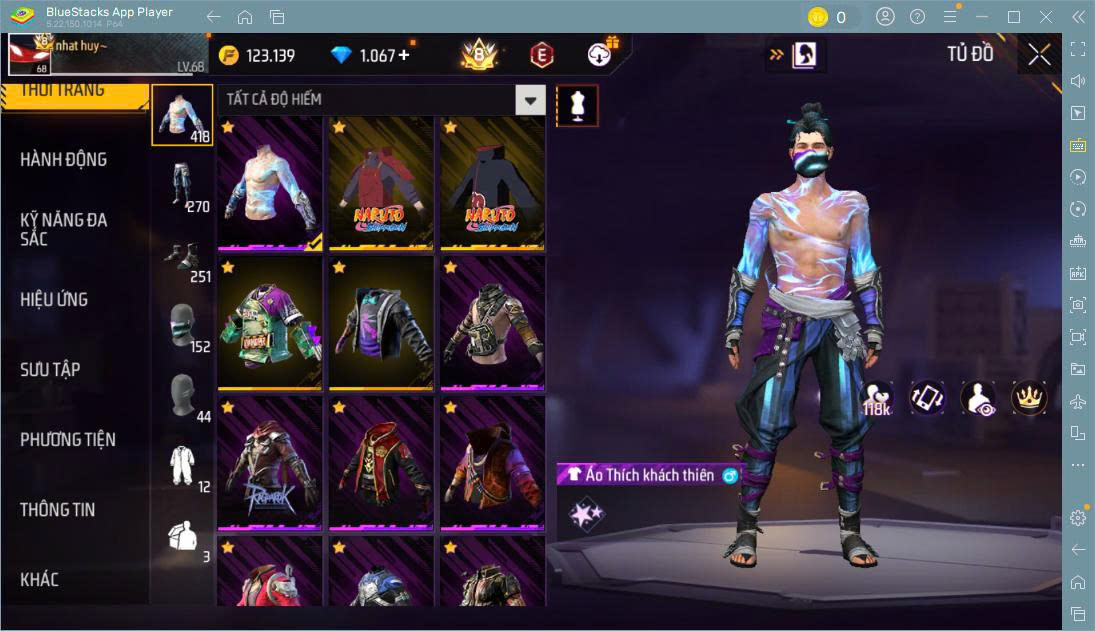The height and width of the screenshot is (631, 1095).
Task: Select the Ragnarok armor outfit top
Action: pos(269,462)
